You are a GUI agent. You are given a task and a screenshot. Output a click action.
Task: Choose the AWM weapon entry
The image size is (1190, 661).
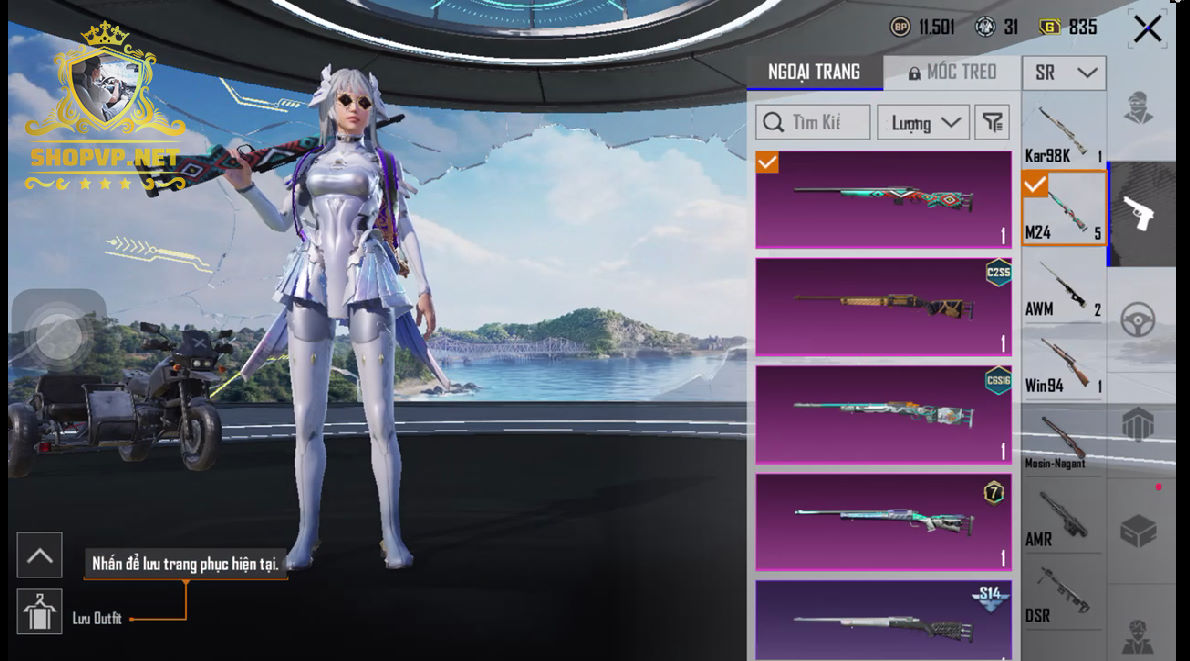point(1063,289)
